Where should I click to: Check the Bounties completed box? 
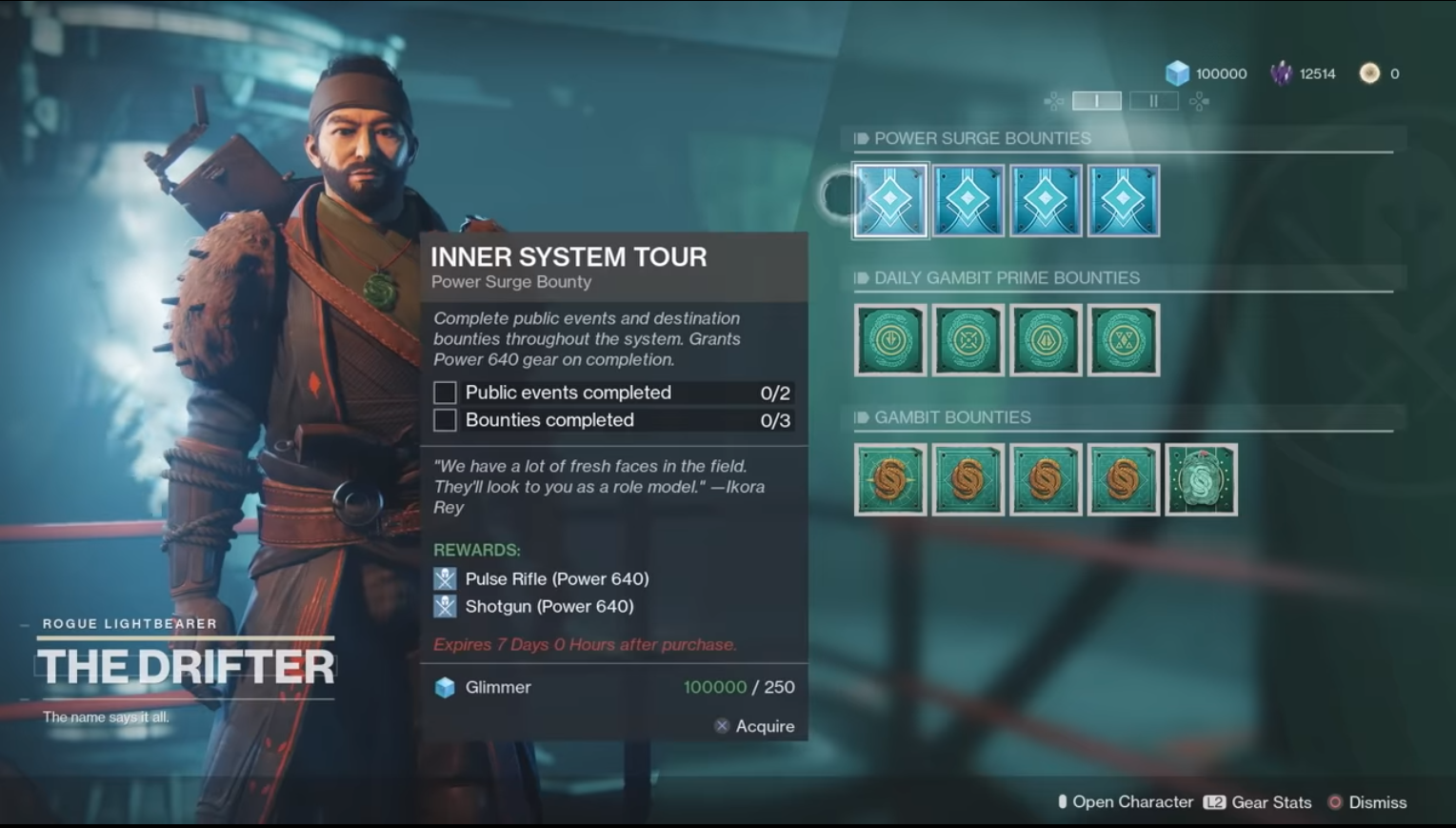(x=445, y=419)
